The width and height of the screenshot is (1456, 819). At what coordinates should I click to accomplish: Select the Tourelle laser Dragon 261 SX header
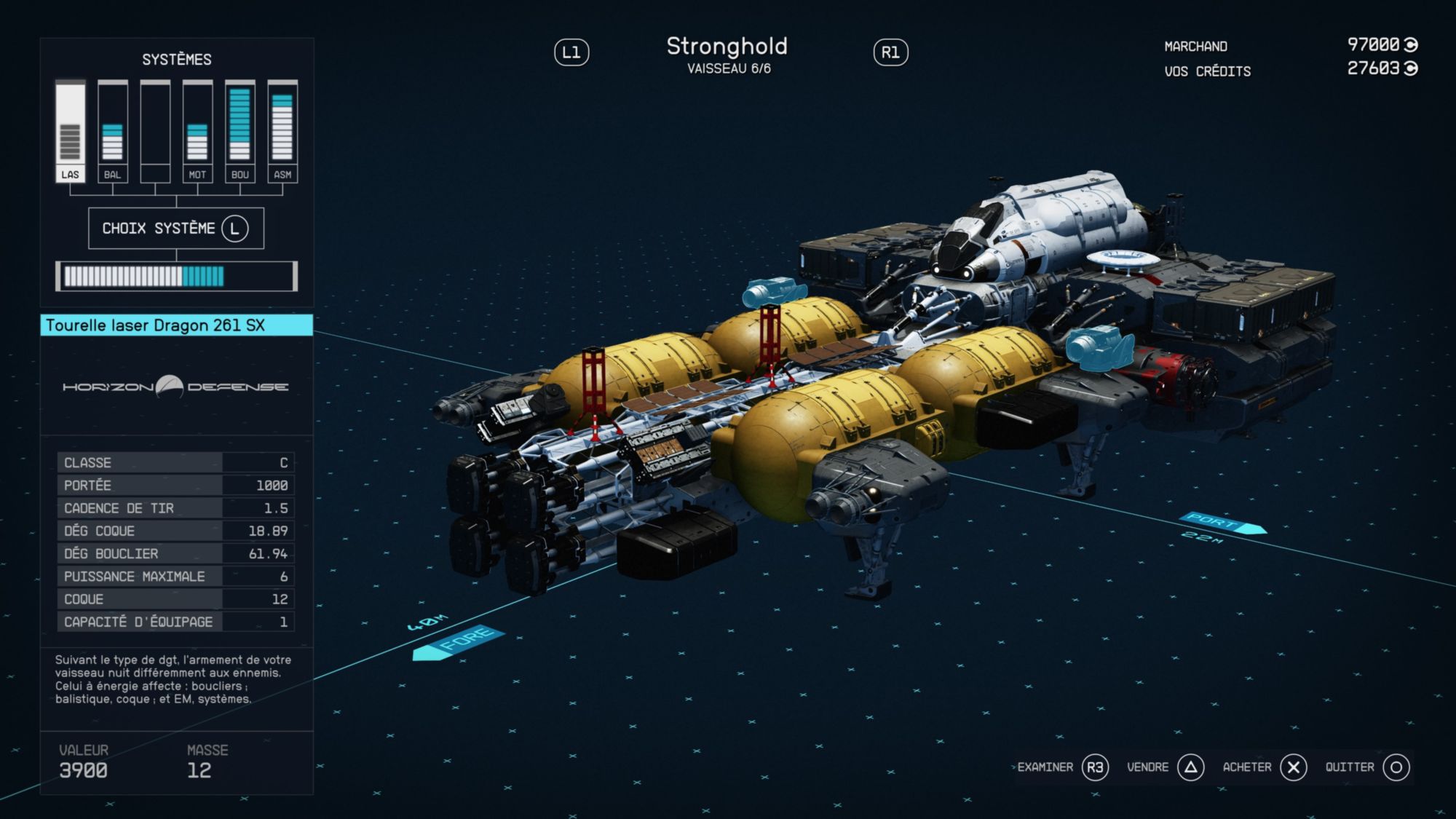(177, 325)
